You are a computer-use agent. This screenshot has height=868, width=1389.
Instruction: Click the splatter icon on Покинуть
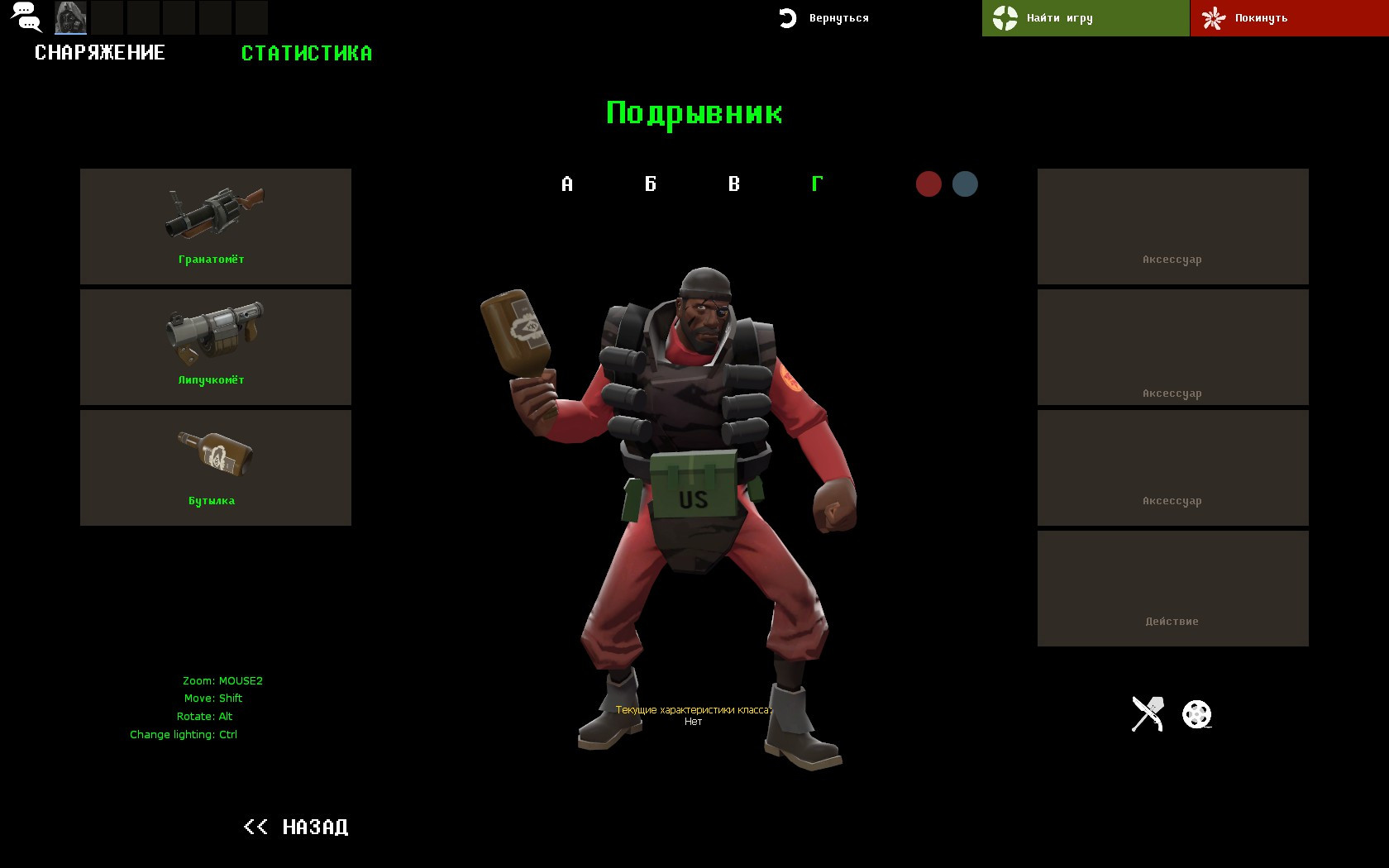tap(1214, 17)
